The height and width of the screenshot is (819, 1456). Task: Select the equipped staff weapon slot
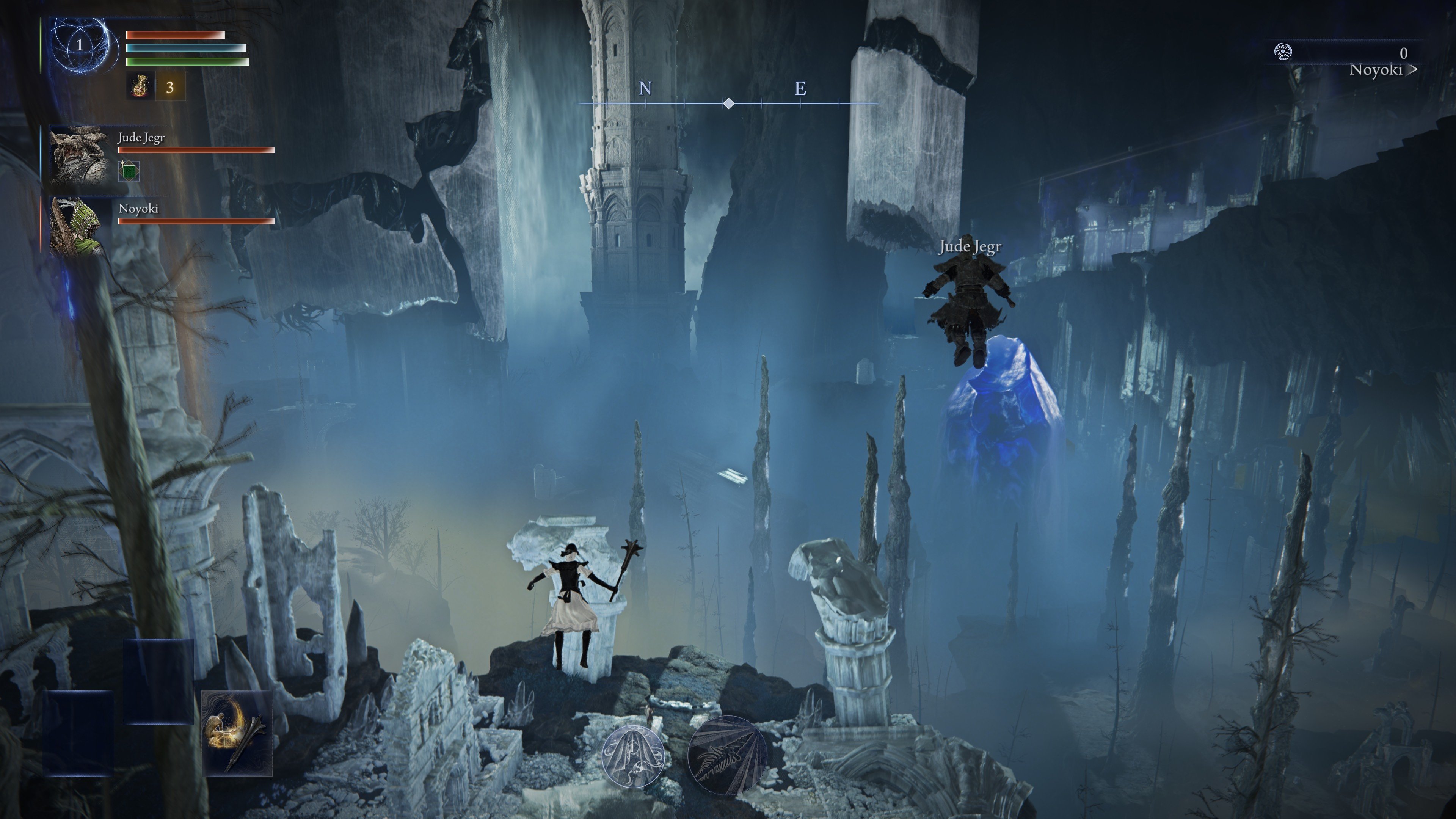[237, 733]
